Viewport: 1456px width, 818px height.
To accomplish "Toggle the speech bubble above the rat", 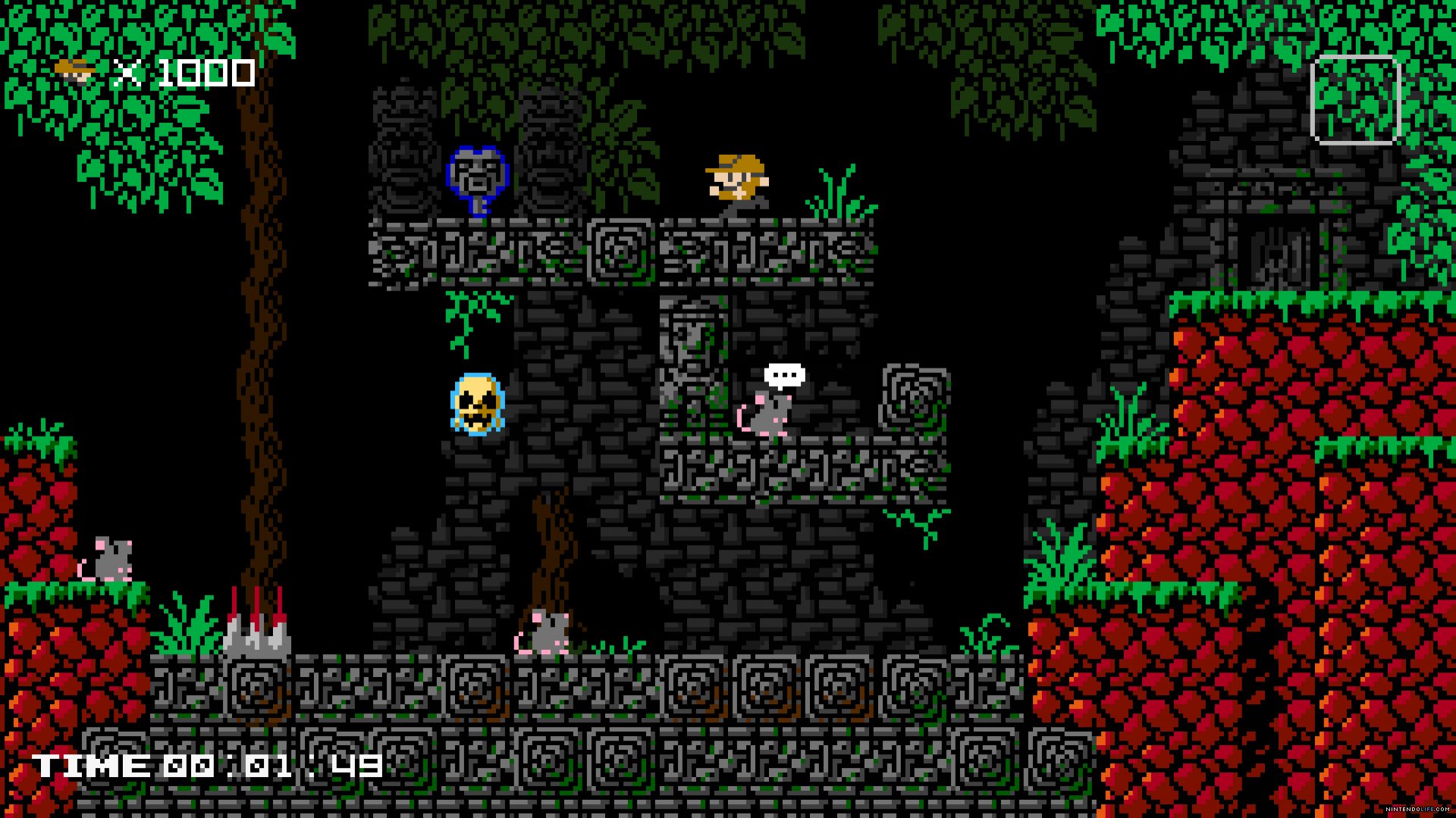I will (784, 376).
